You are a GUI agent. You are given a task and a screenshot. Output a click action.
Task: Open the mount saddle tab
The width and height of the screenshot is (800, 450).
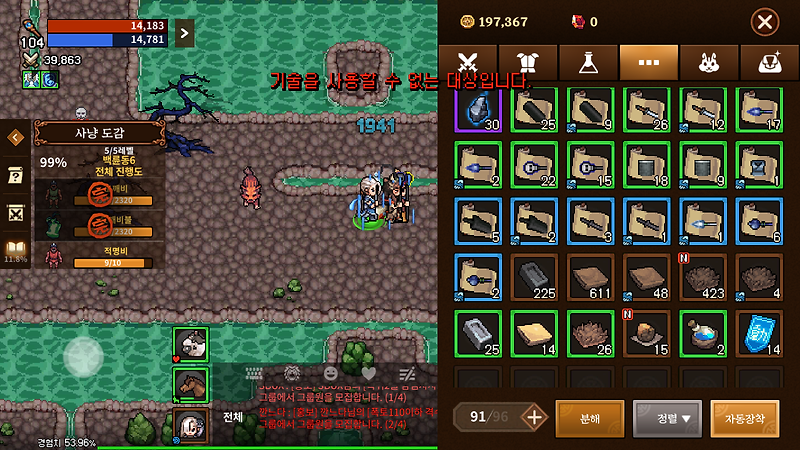pos(769,62)
